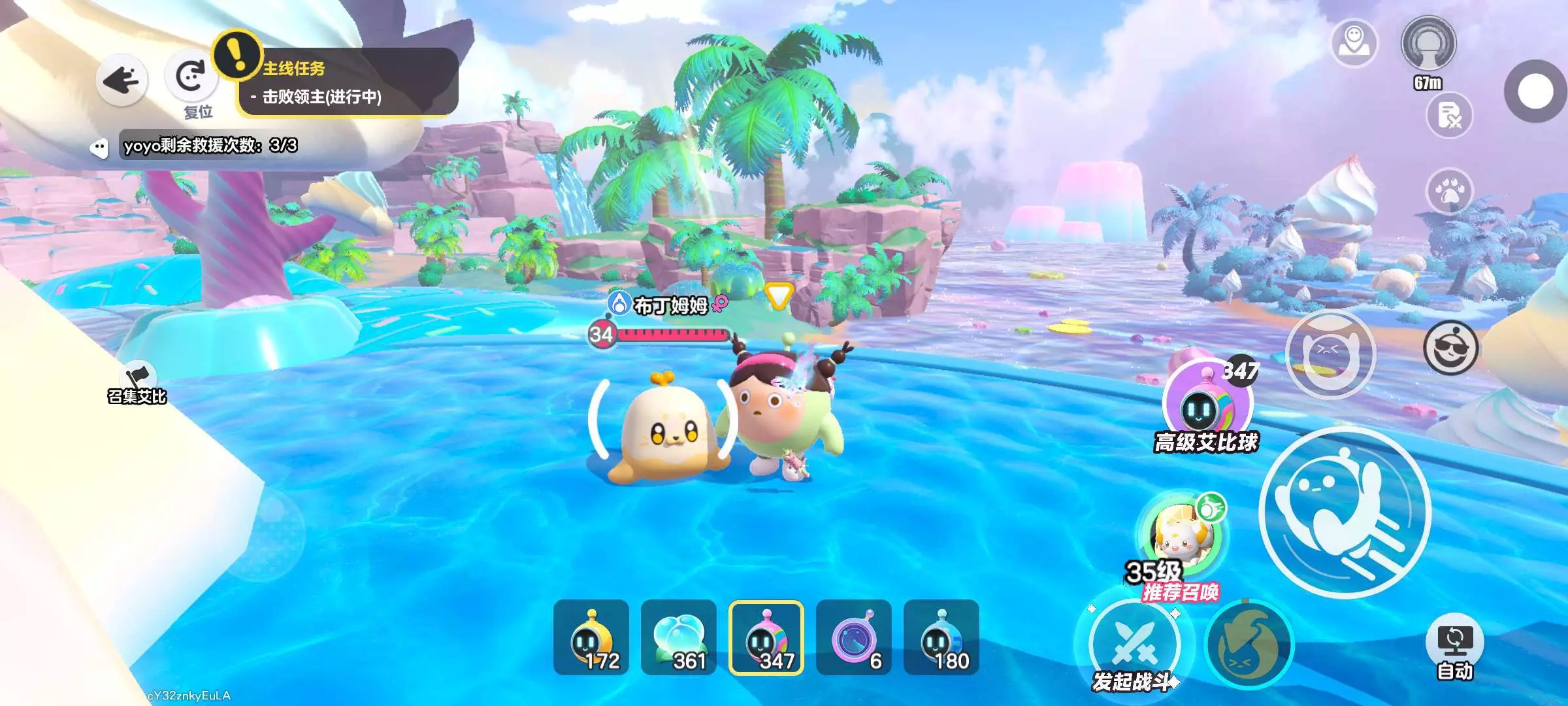1568x706 pixels.
Task: Tap the 召集艾比 flag button
Action: click(x=137, y=382)
